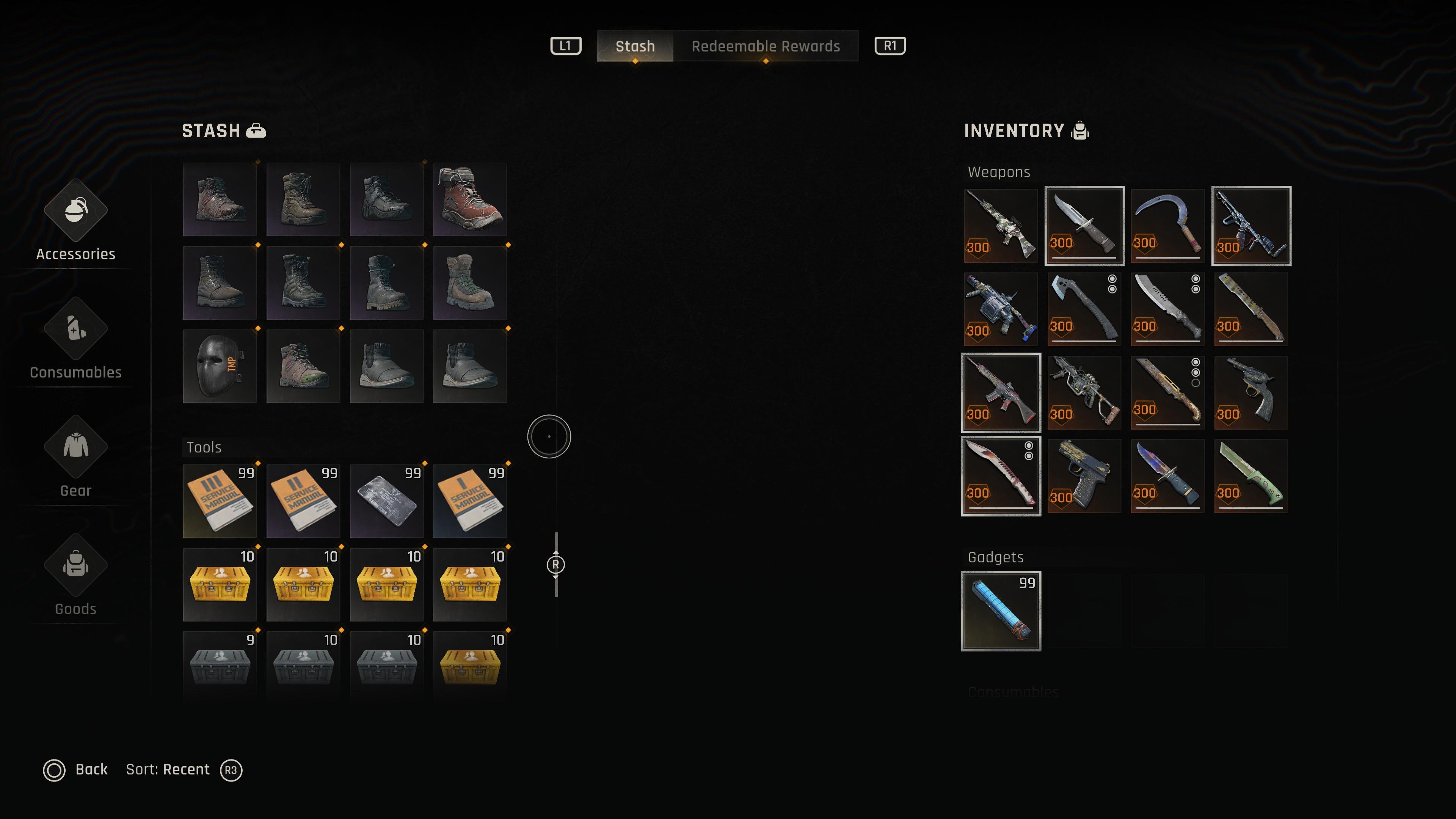Choose the grenade launcher weapon

coord(1001,309)
